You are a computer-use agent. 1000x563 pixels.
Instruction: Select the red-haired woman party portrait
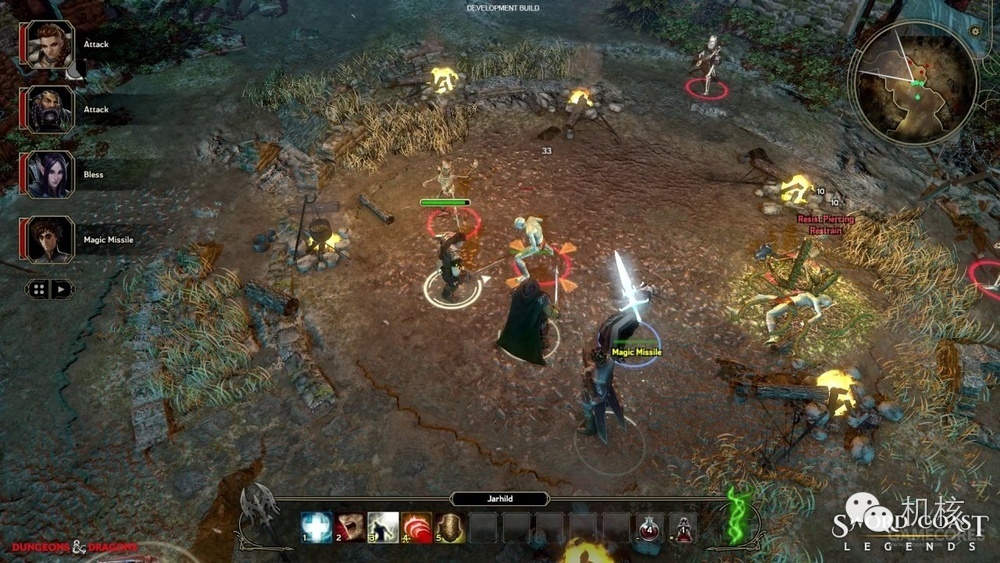pyautogui.click(x=49, y=45)
